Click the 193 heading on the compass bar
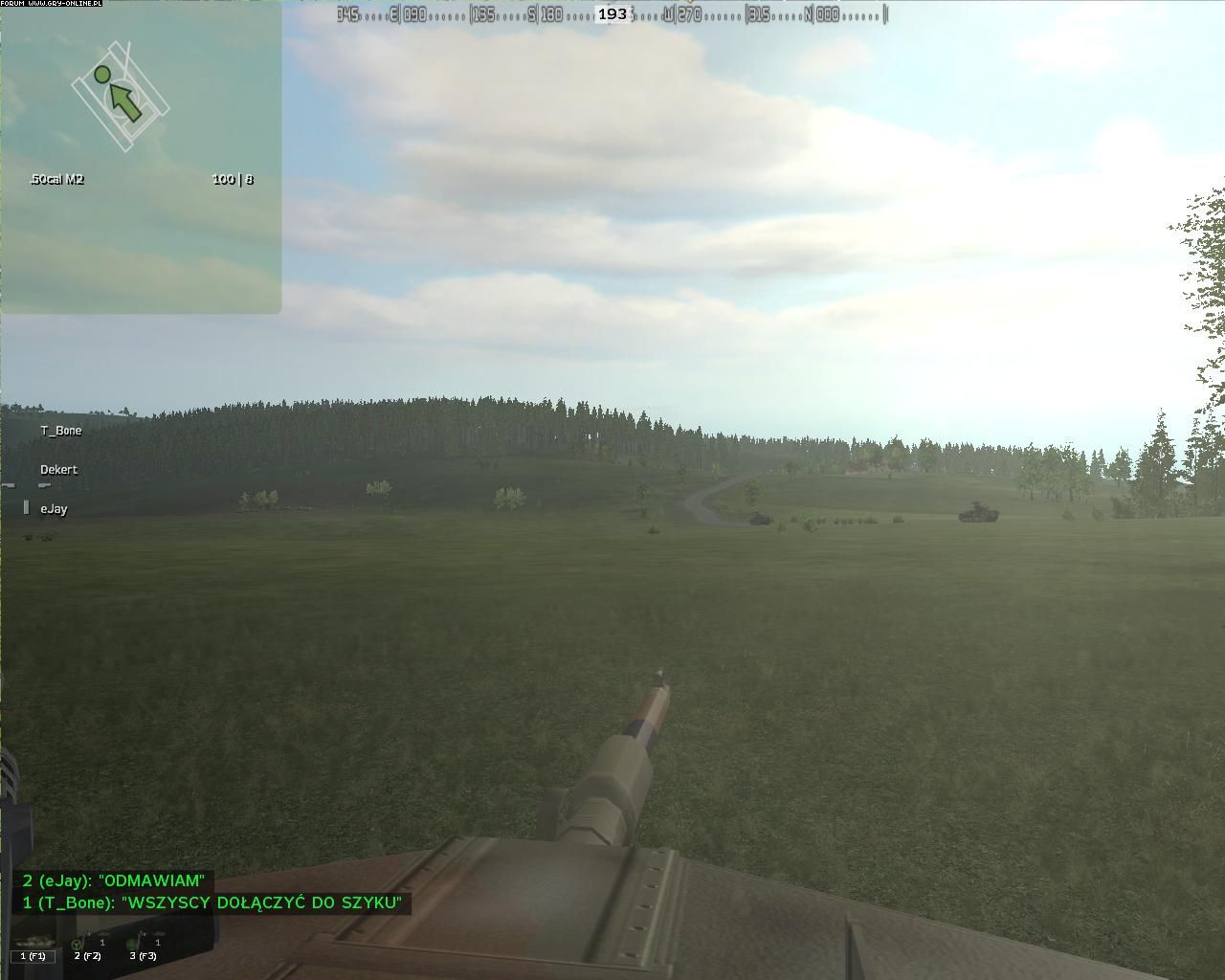Viewport: 1225px width, 980px height. (x=612, y=13)
